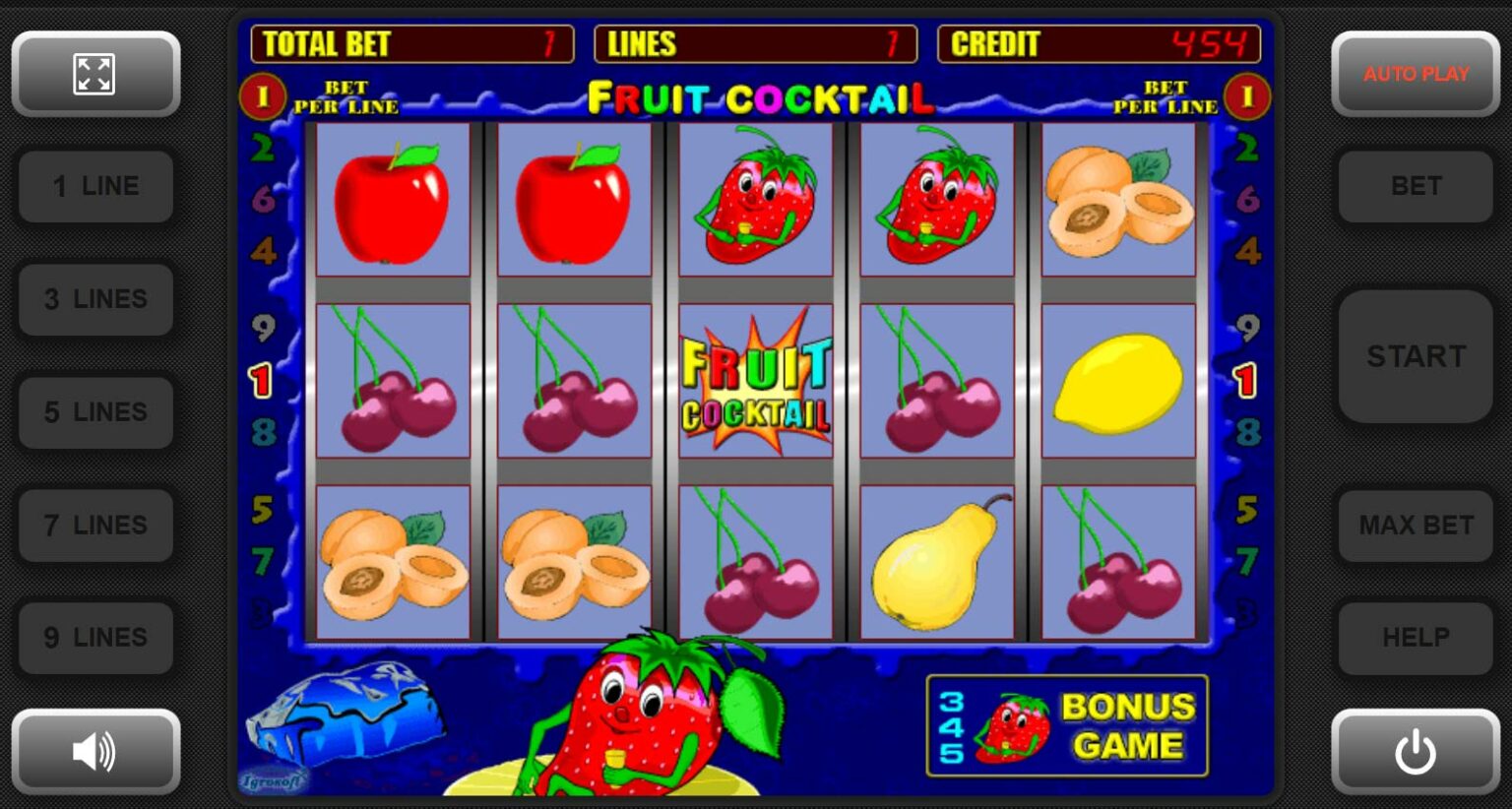This screenshot has width=1512, height=809.
Task: Toggle Auto Play mode
Action: point(1415,74)
